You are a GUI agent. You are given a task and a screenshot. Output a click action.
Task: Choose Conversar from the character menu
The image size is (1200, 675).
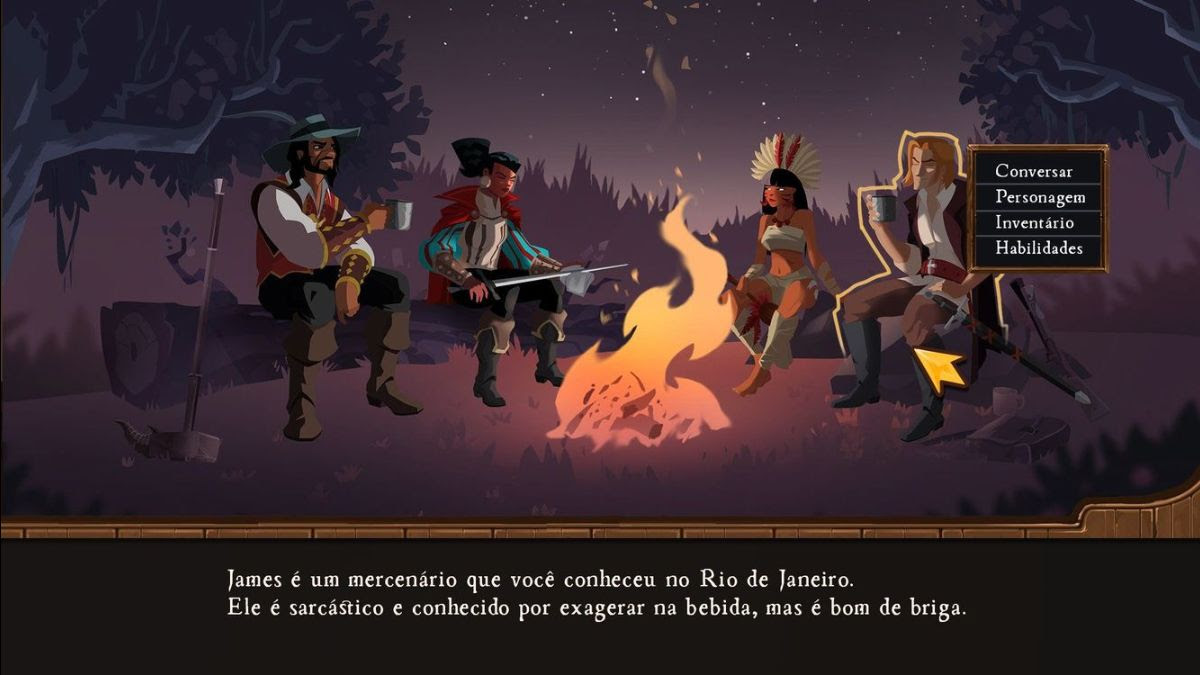[1034, 171]
